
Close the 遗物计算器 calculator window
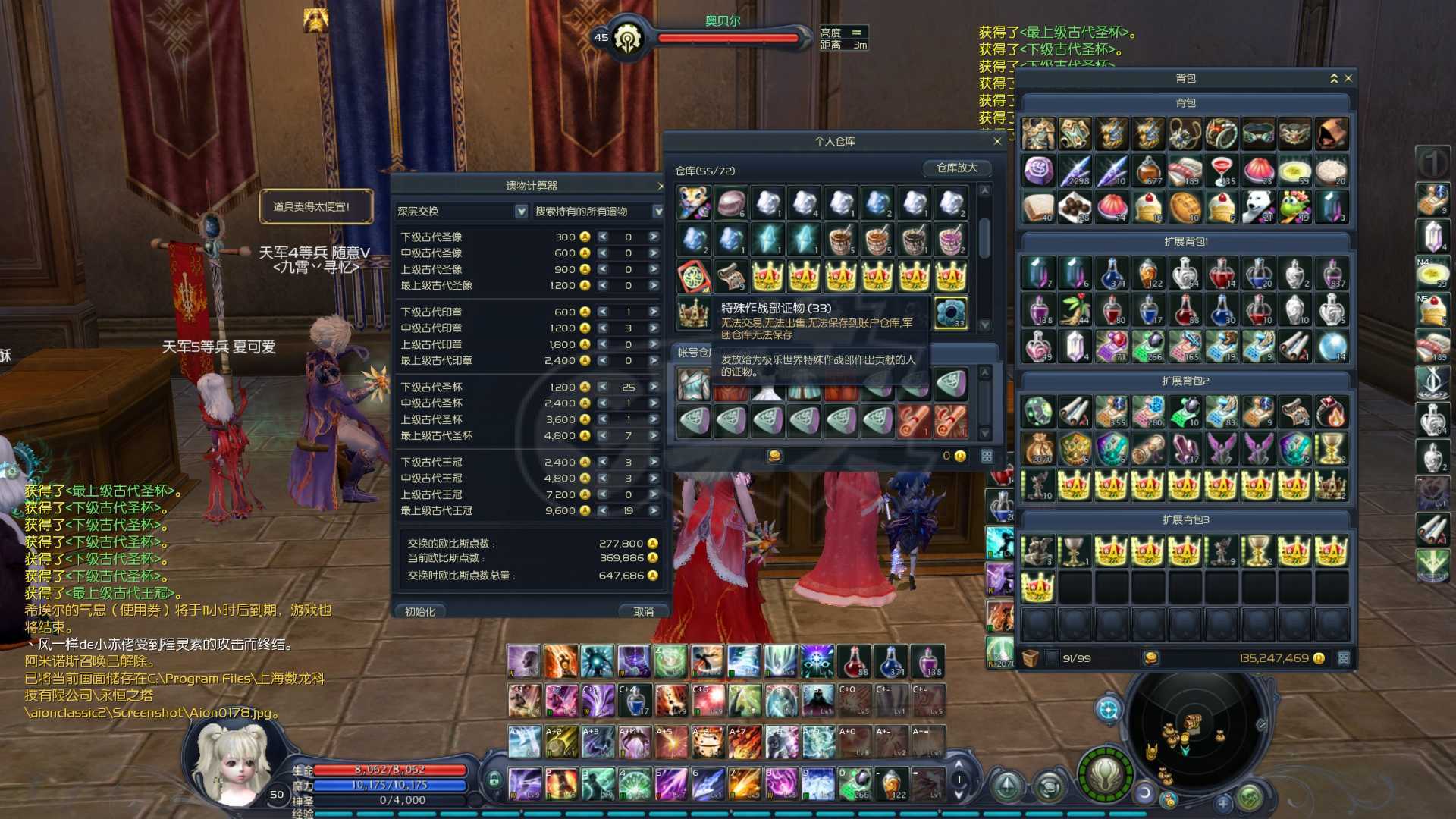[661, 186]
